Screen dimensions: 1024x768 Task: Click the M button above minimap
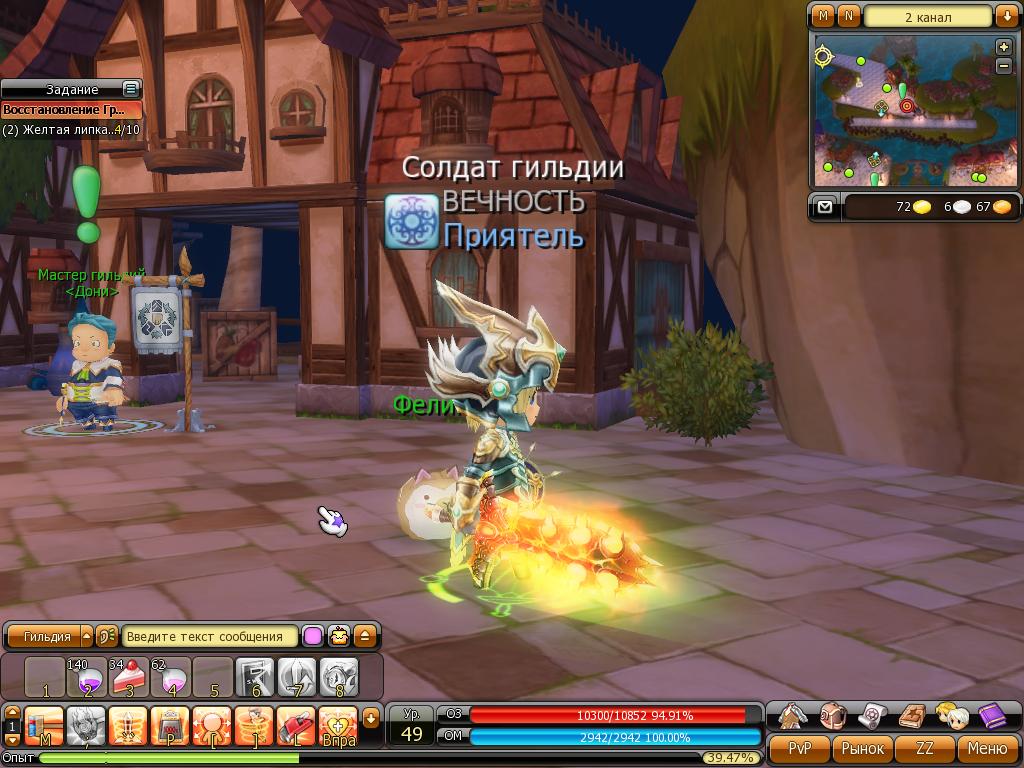(x=823, y=16)
